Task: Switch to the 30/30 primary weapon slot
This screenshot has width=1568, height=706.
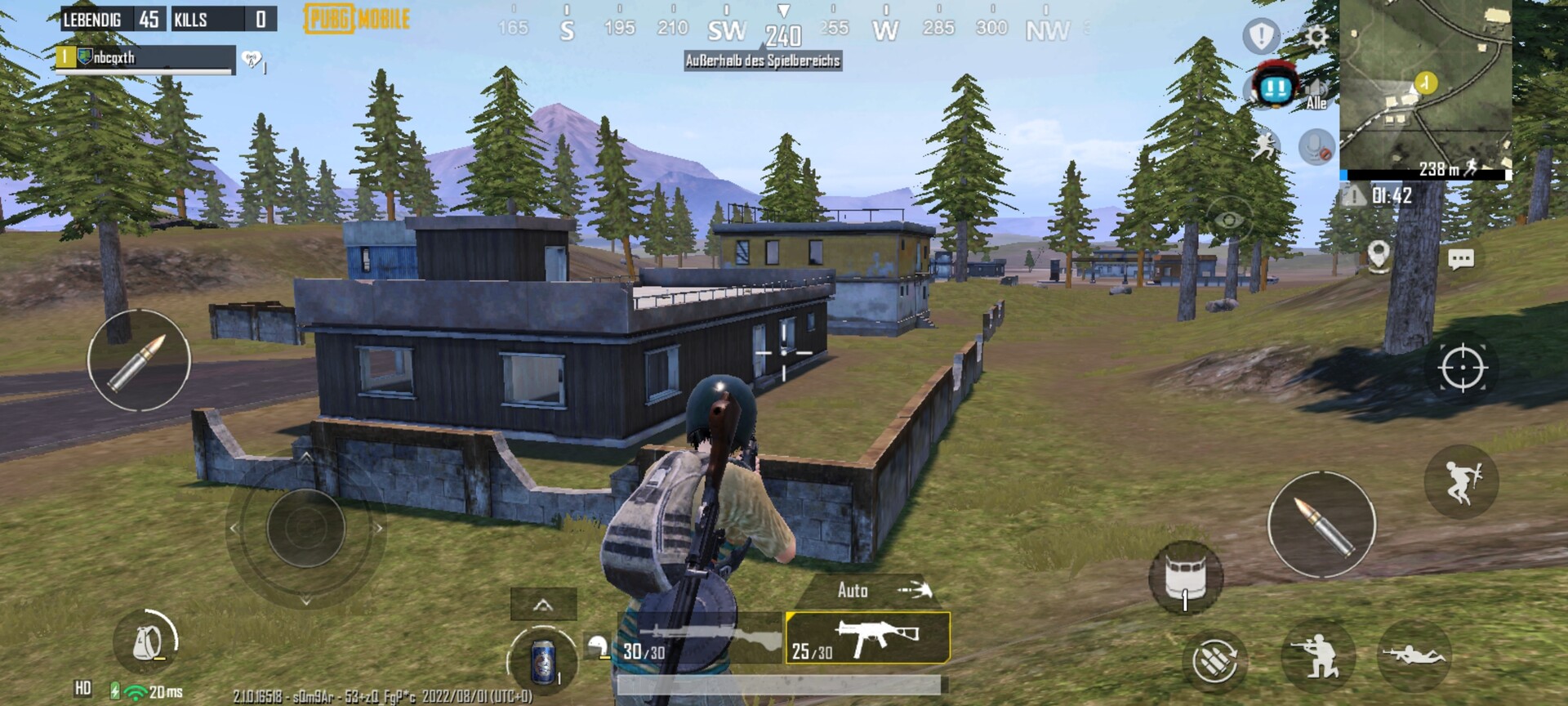Action: pyautogui.click(x=701, y=638)
